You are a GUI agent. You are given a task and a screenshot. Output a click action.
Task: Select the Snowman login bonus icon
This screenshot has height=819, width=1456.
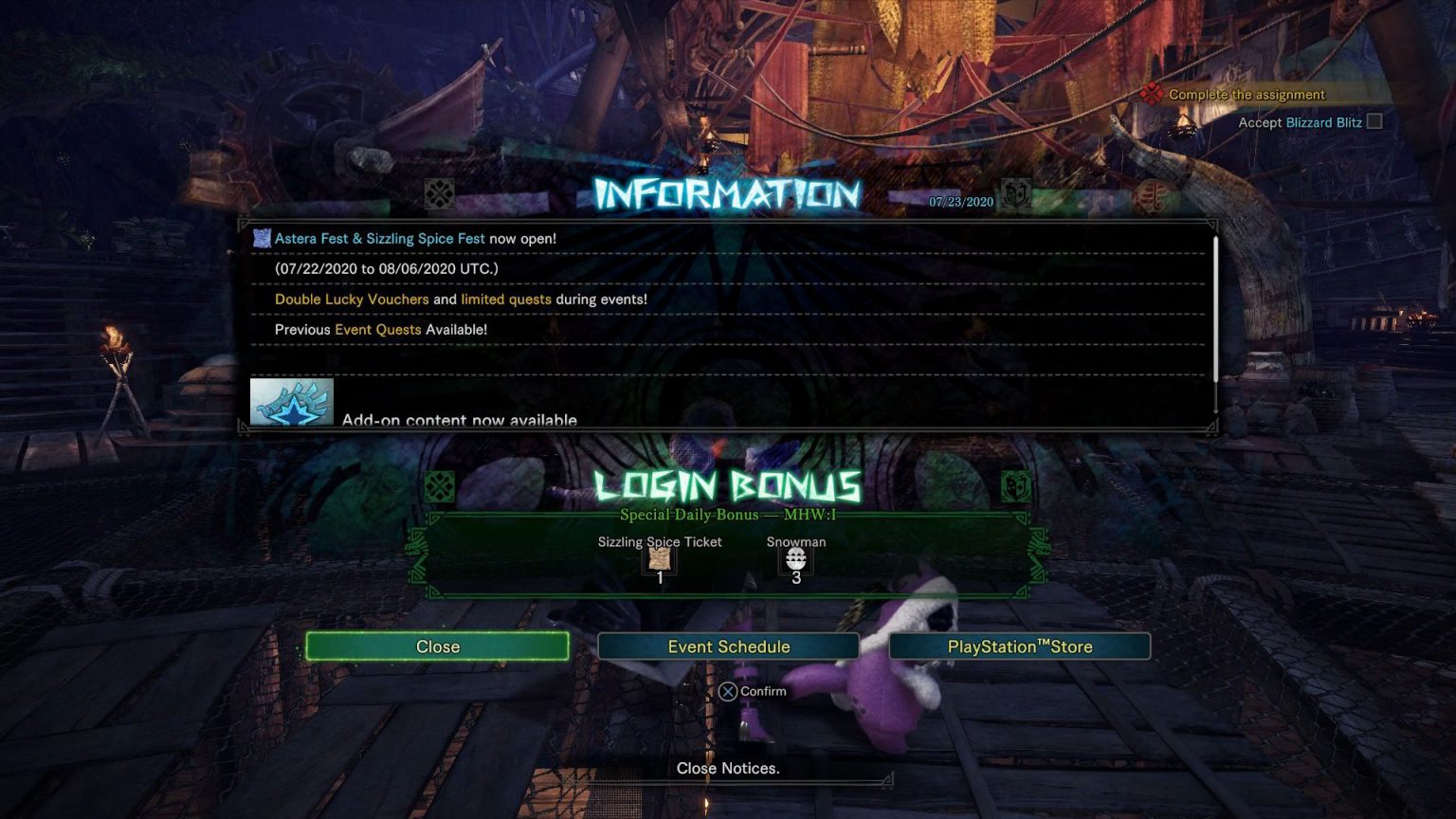coord(795,559)
